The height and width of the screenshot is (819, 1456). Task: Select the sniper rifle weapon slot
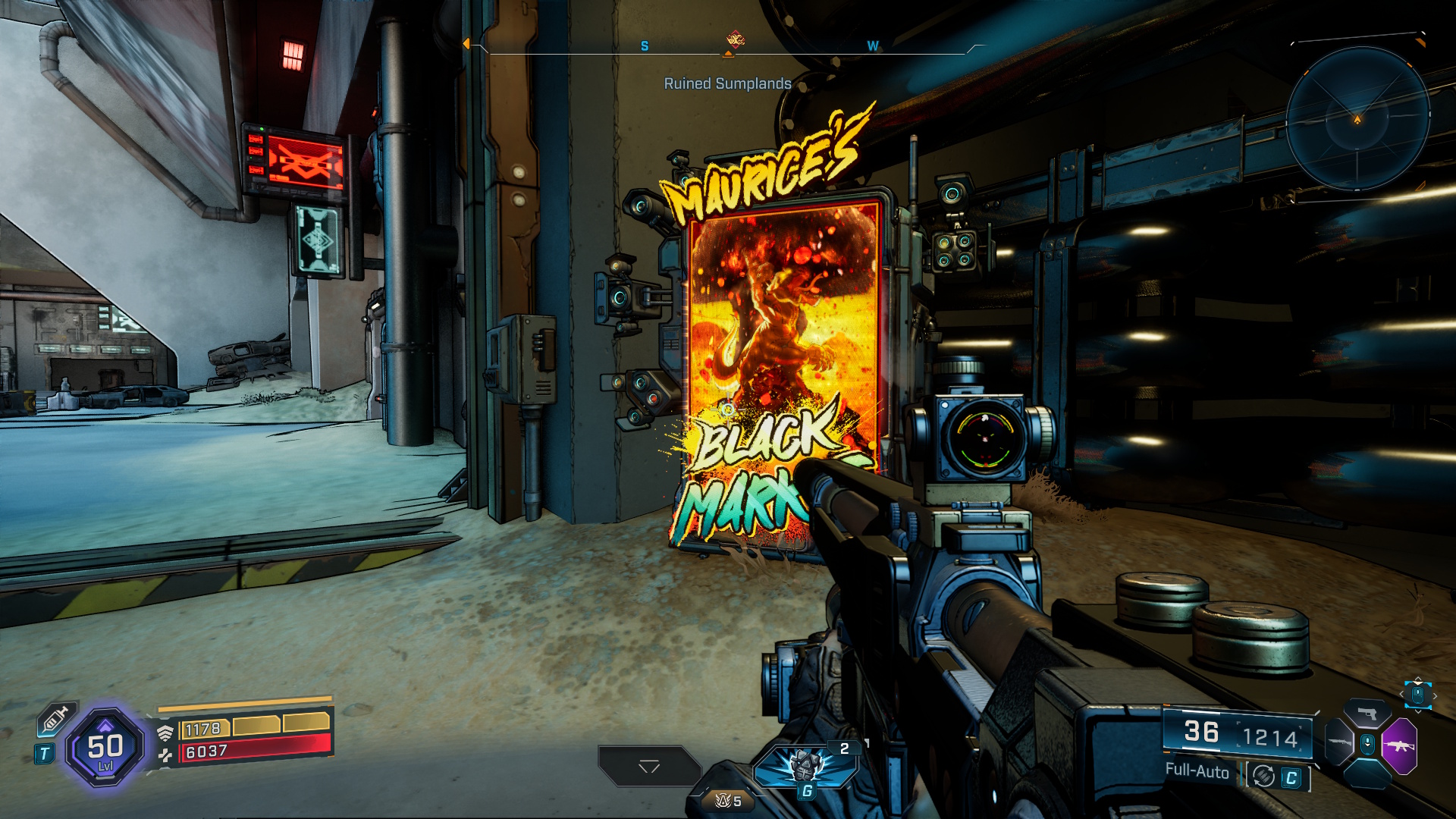click(x=1338, y=742)
